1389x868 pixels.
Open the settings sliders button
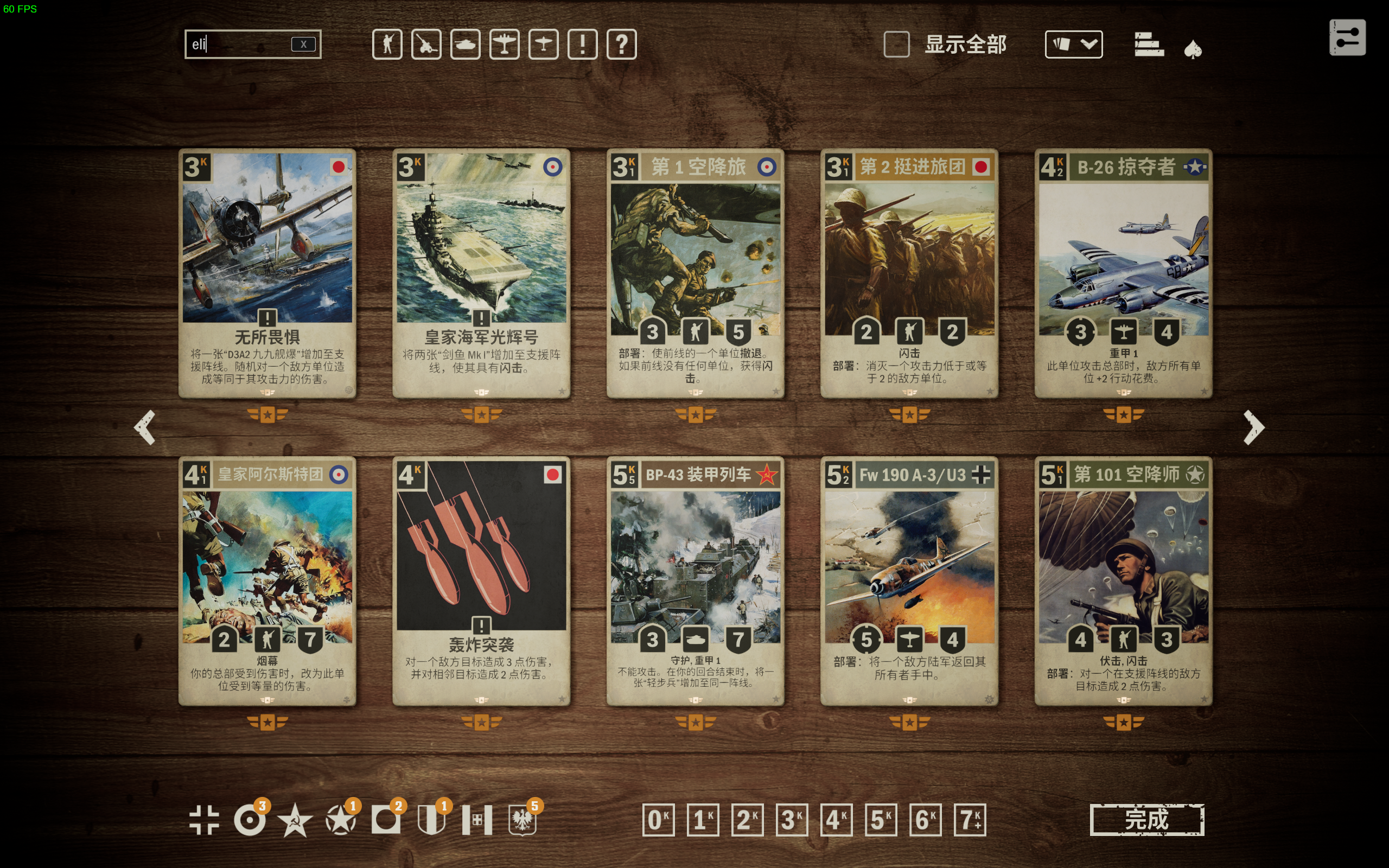point(1347,38)
